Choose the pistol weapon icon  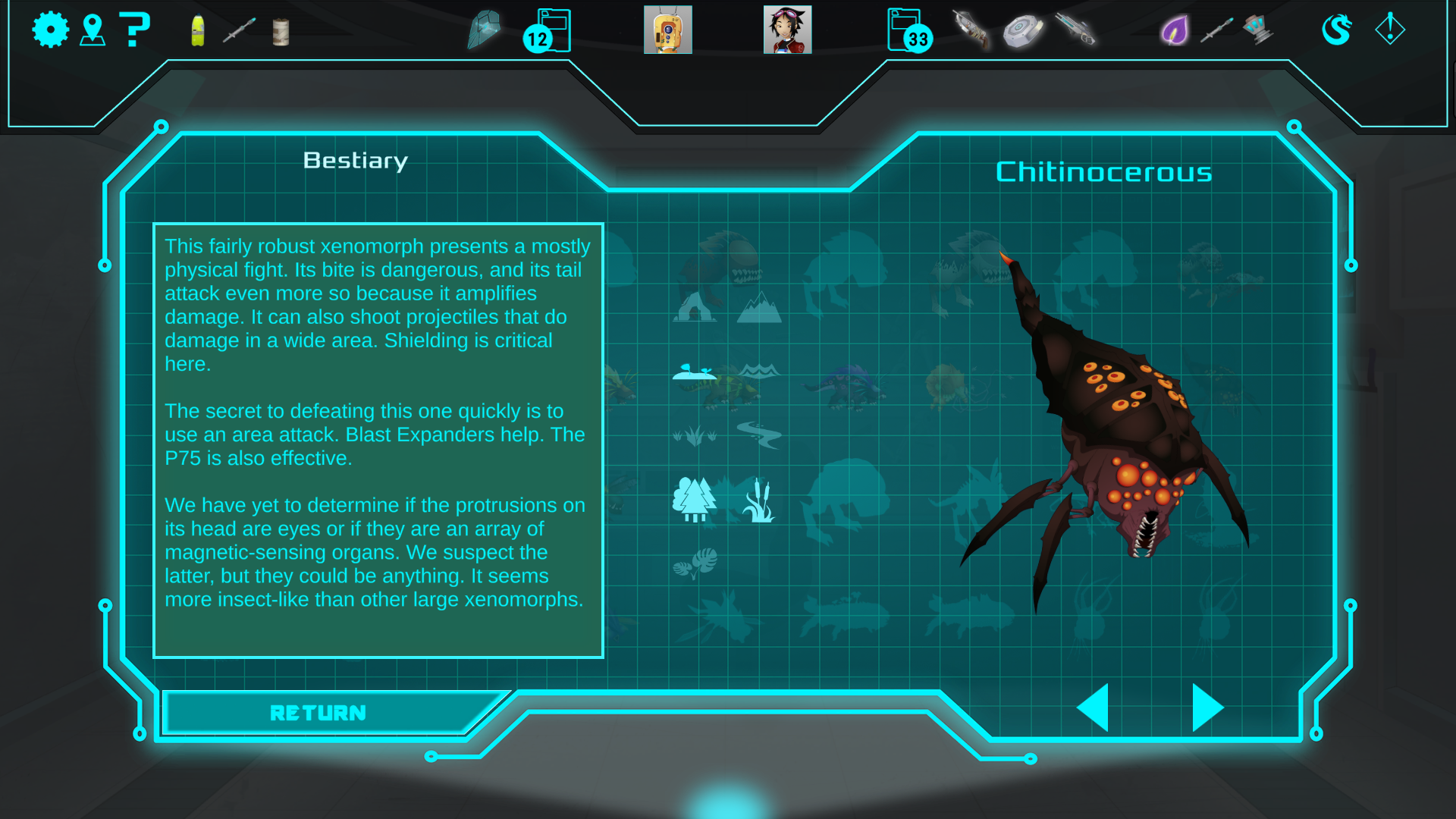[x=971, y=30]
